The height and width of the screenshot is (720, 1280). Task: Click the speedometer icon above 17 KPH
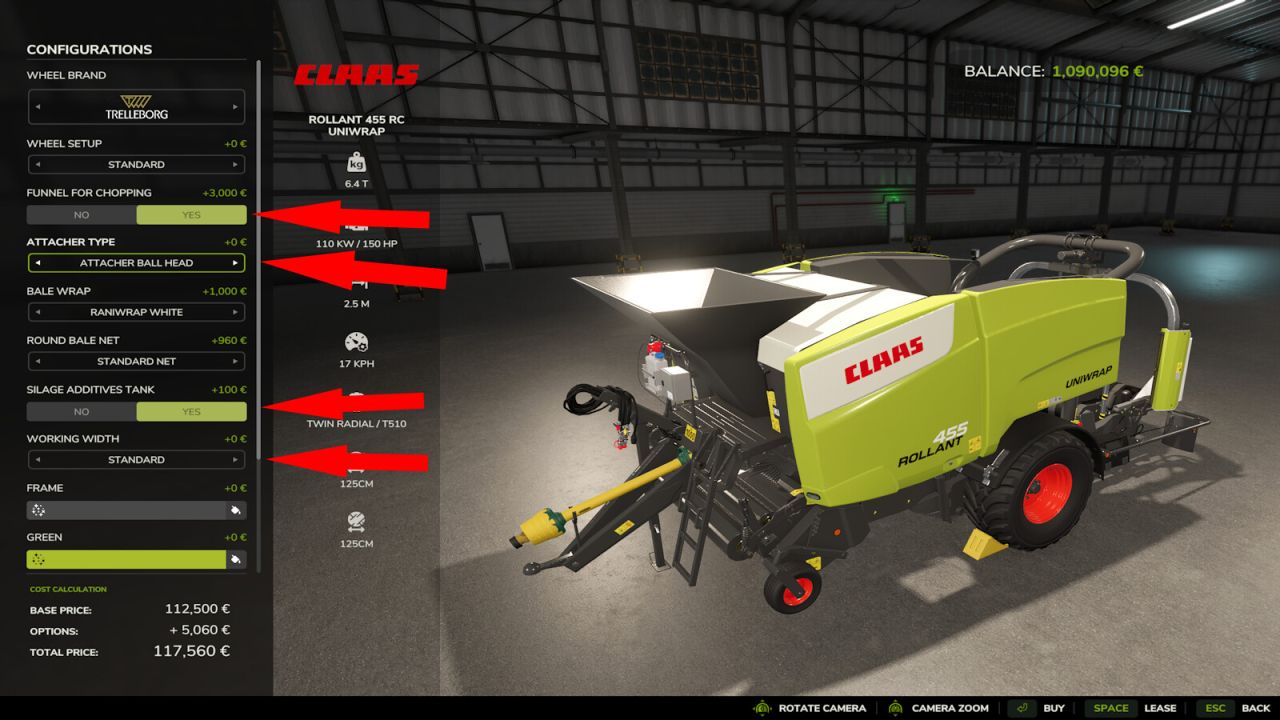click(x=354, y=341)
